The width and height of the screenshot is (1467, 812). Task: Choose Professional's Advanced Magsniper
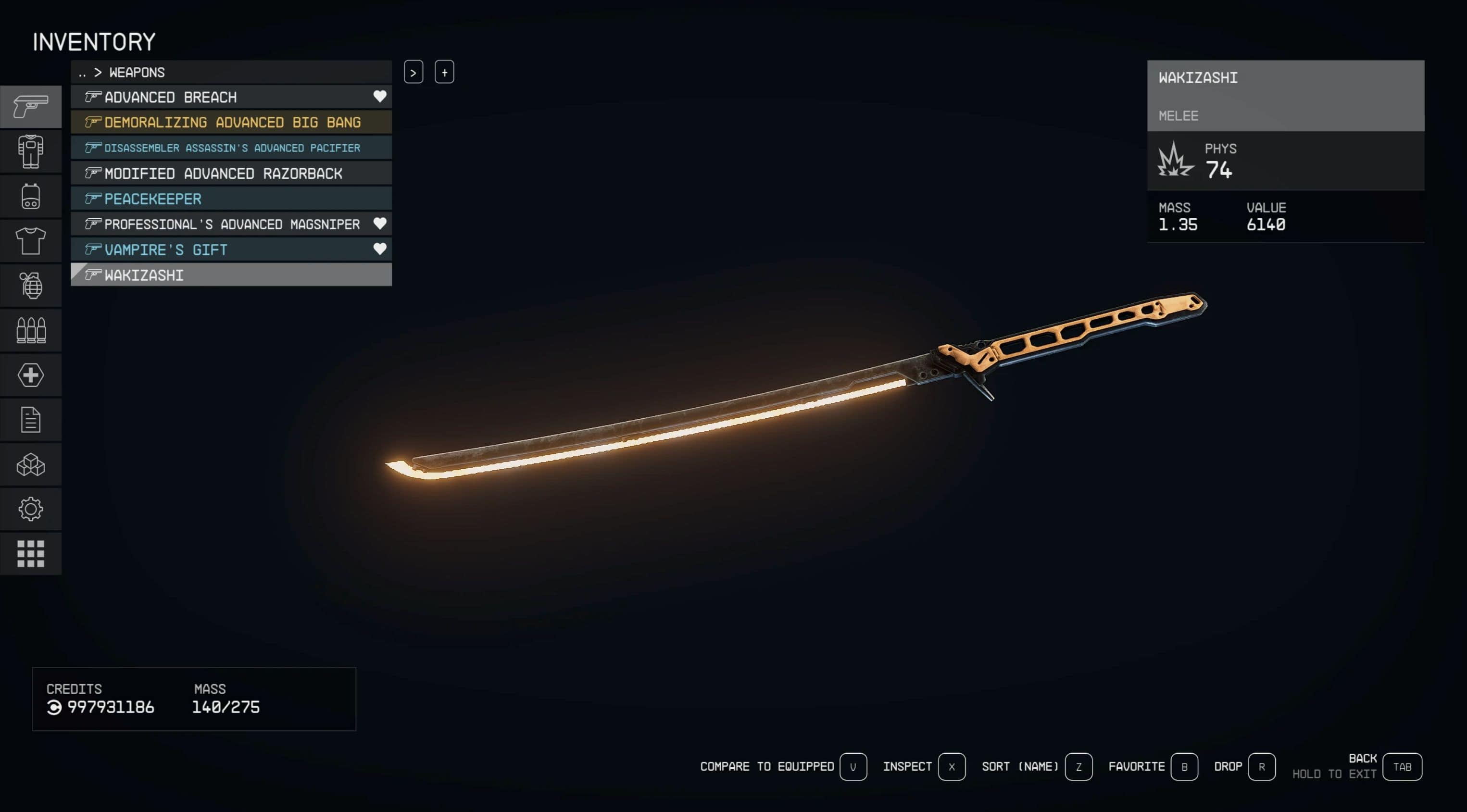[231, 225]
